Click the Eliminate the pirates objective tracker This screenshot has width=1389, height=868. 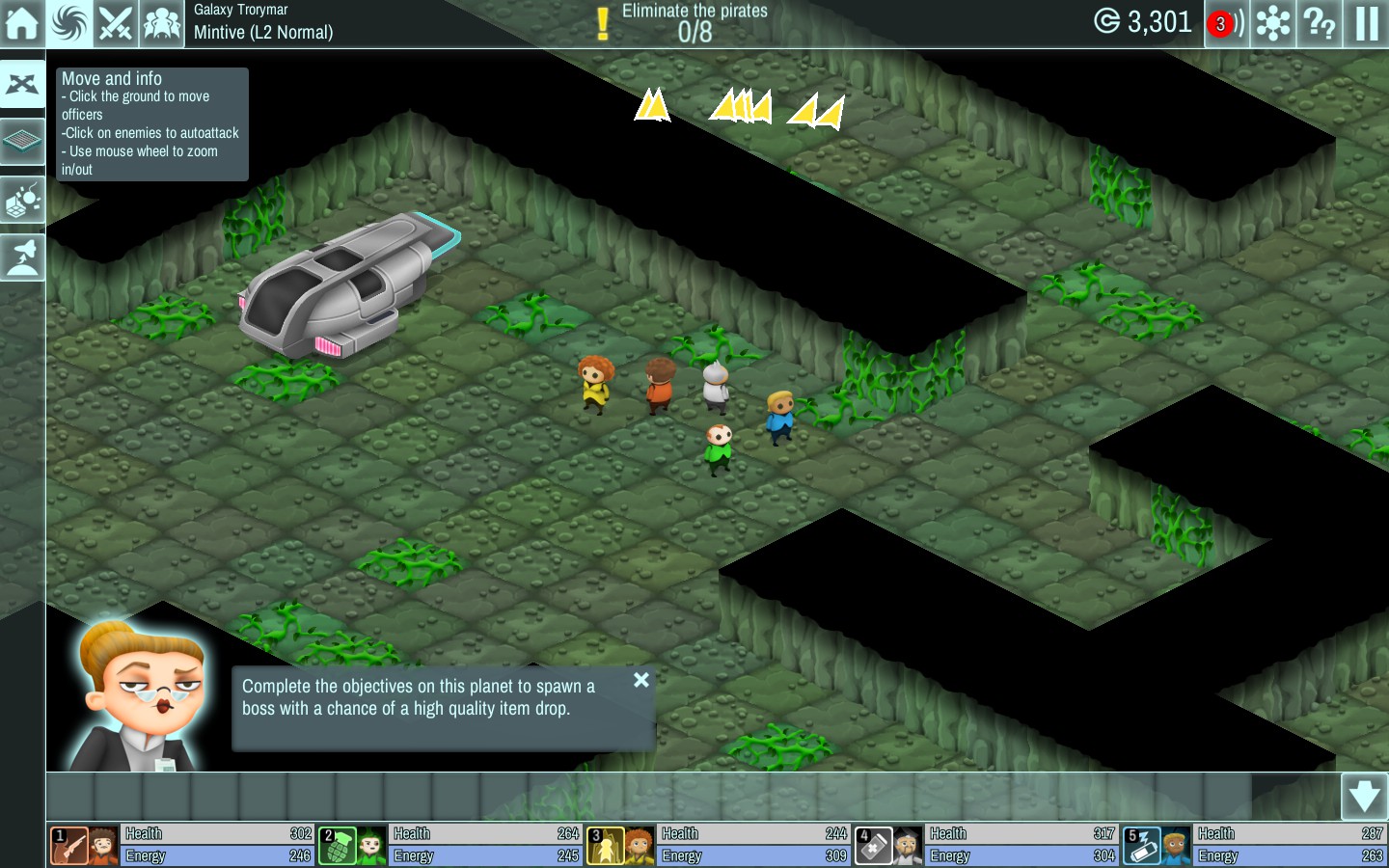(694, 23)
